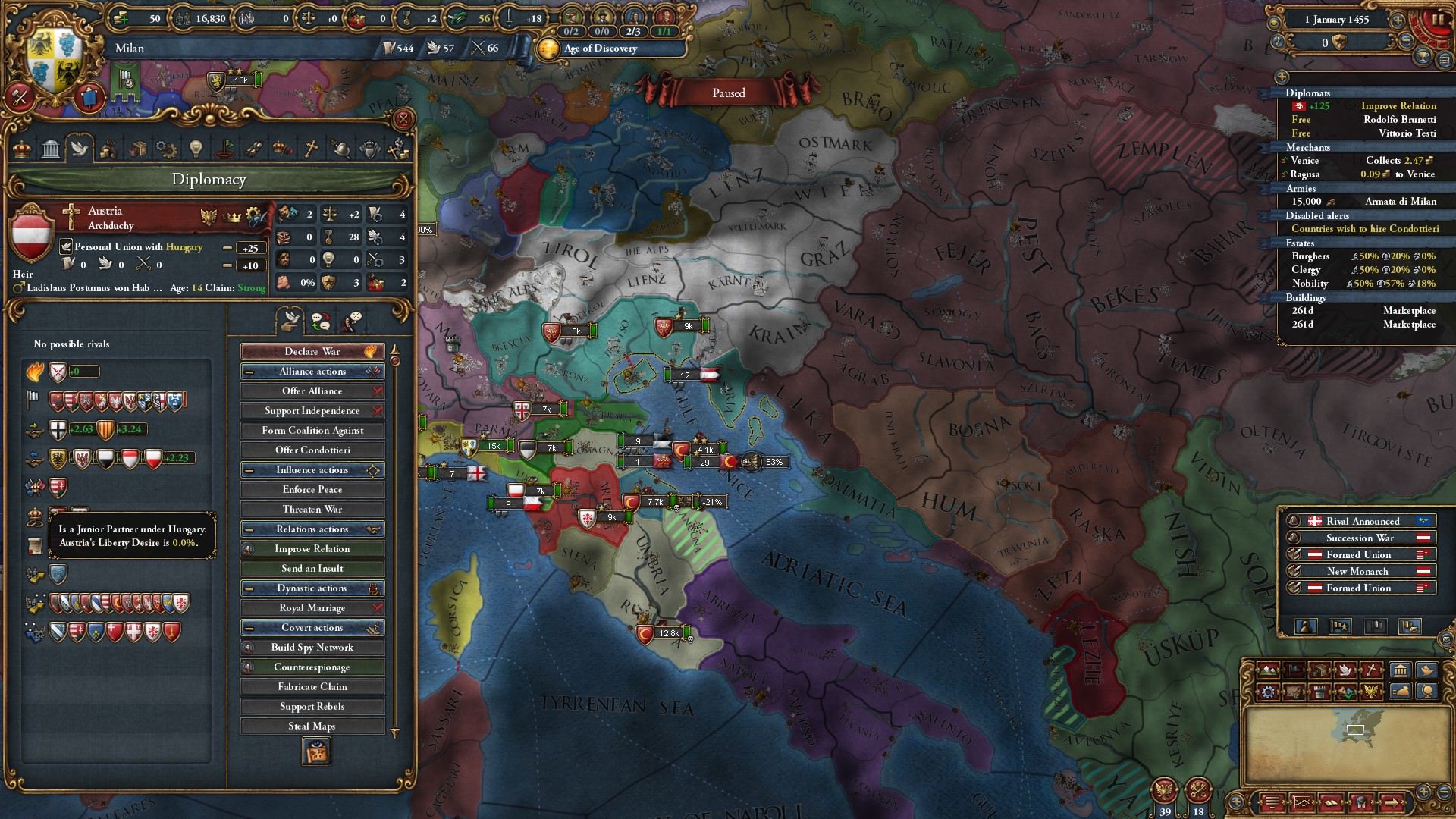Collapse the Influence actions section

pos(251,469)
